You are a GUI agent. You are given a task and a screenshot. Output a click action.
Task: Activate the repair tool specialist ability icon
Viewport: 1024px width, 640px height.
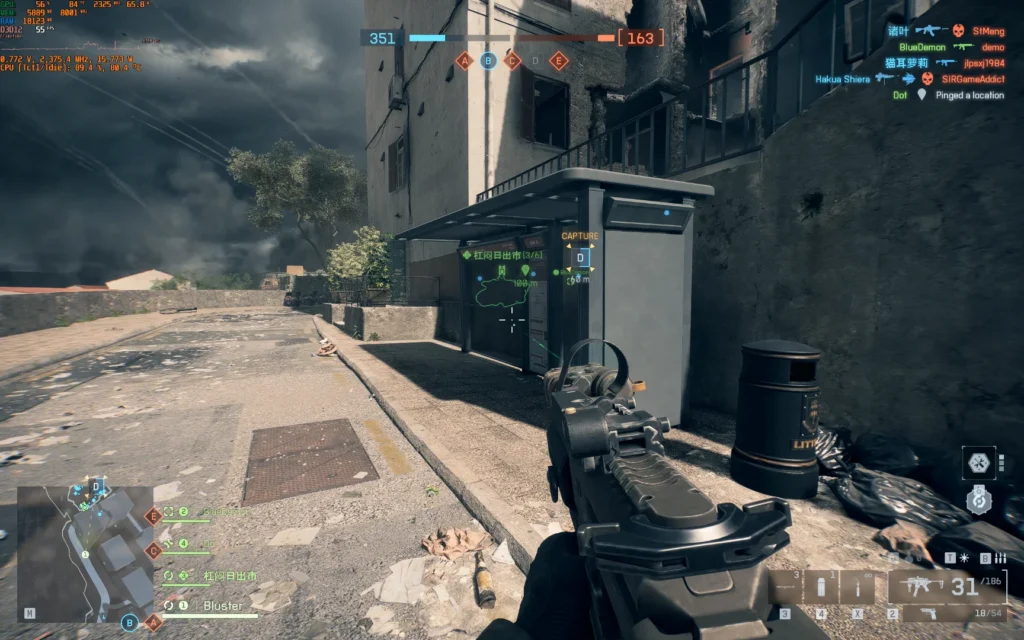click(978, 461)
